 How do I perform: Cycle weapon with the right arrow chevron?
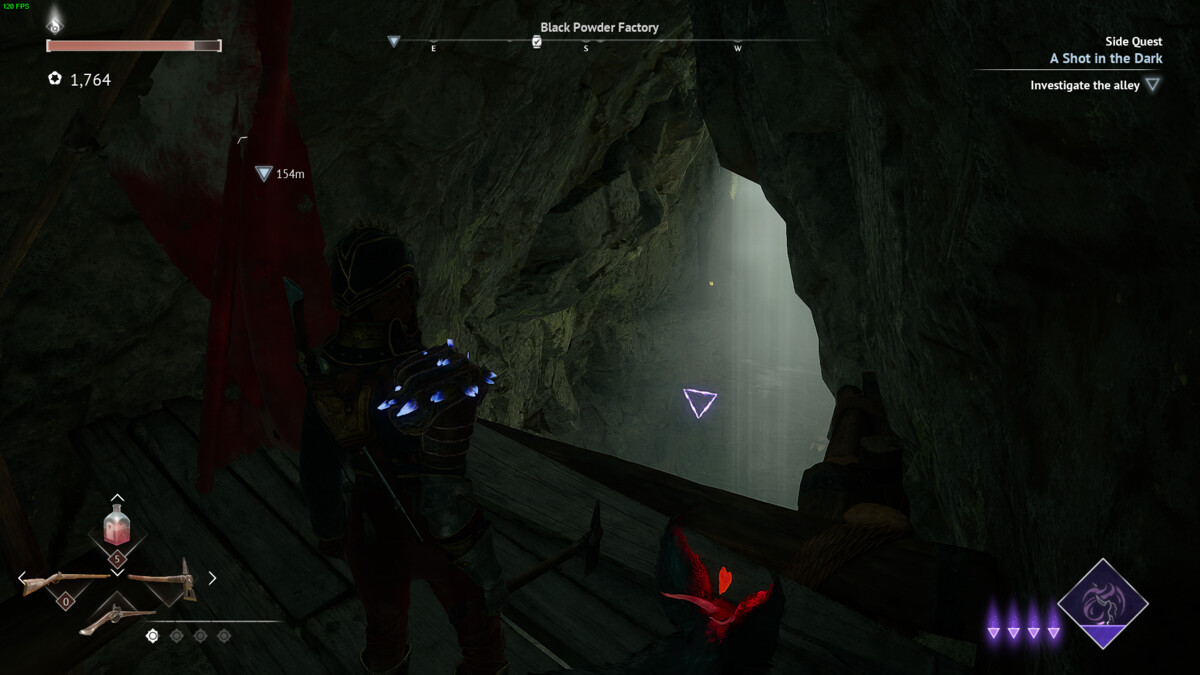[x=212, y=578]
